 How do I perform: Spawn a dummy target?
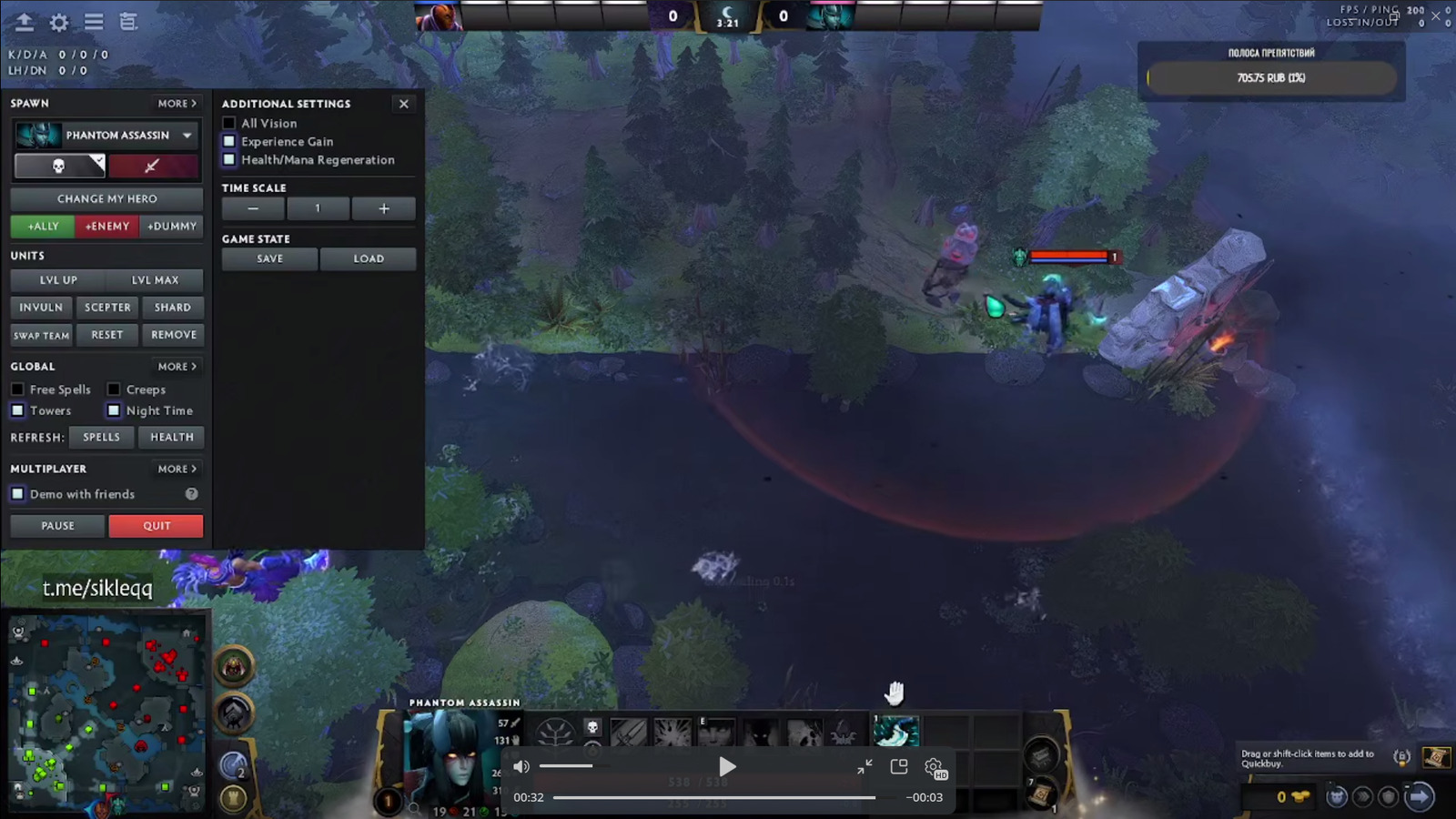(172, 226)
